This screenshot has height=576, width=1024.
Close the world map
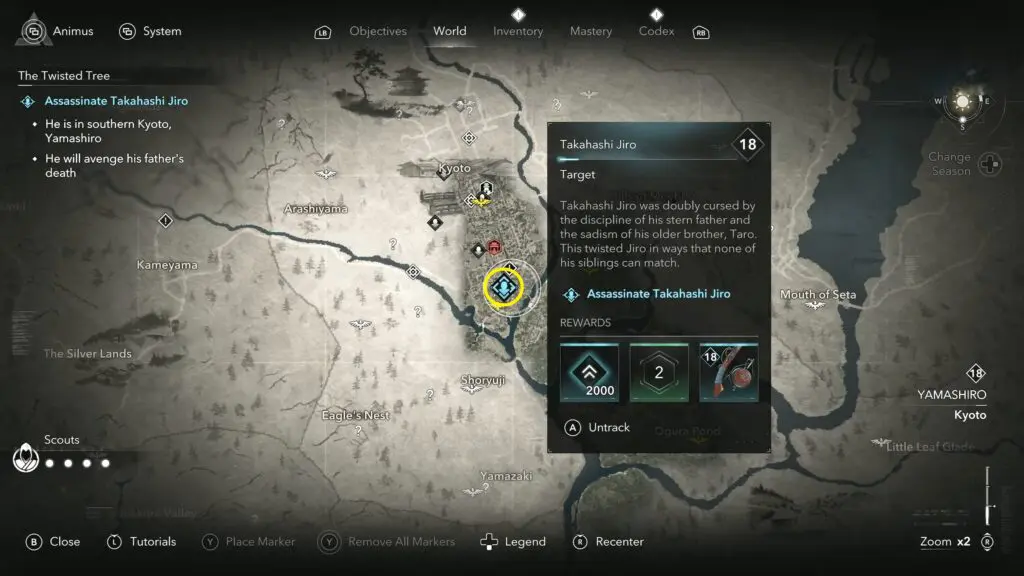tap(53, 541)
